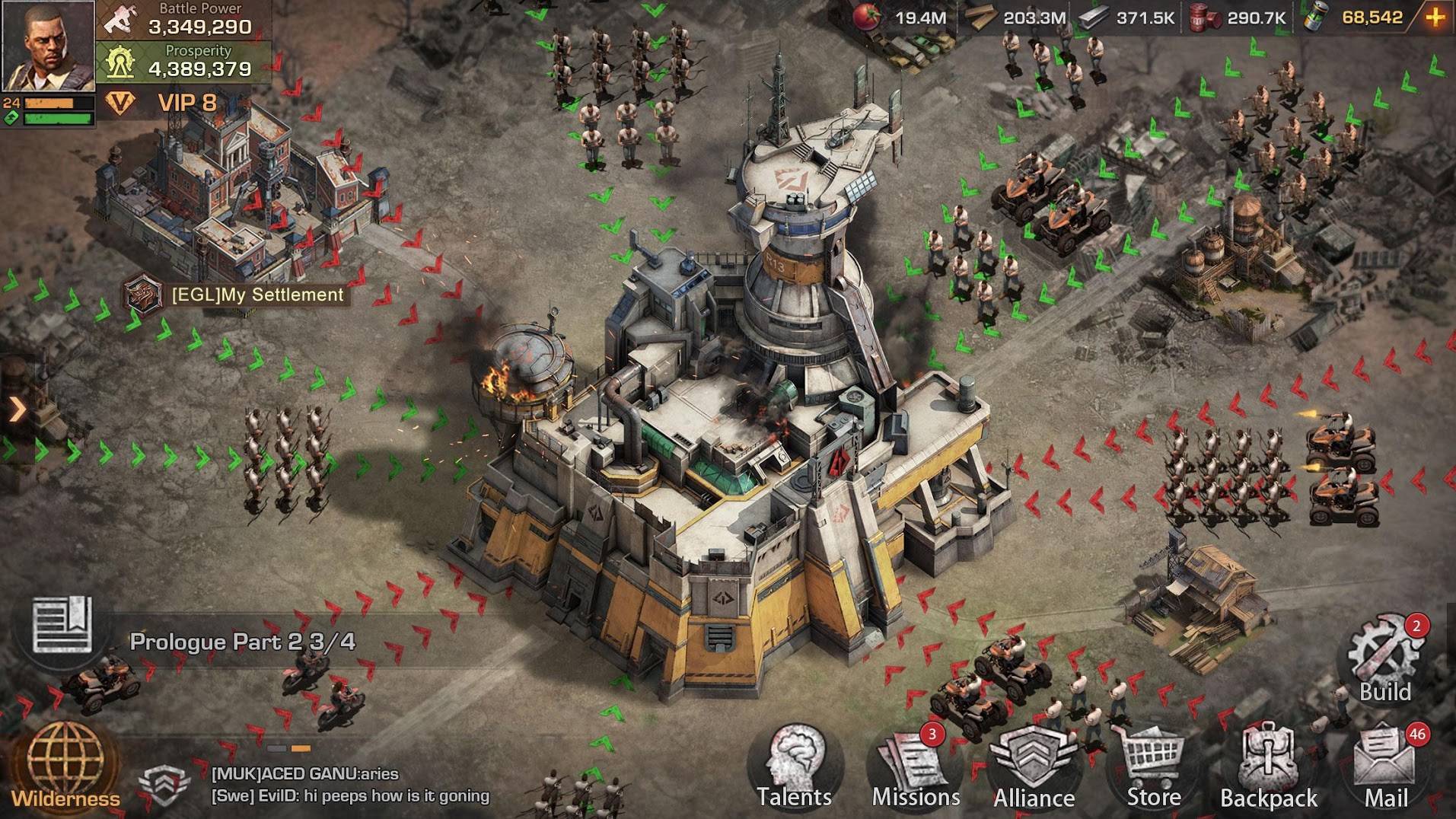This screenshot has width=1456, height=819.
Task: Select the EGL My Settlement label
Action: 257,295
